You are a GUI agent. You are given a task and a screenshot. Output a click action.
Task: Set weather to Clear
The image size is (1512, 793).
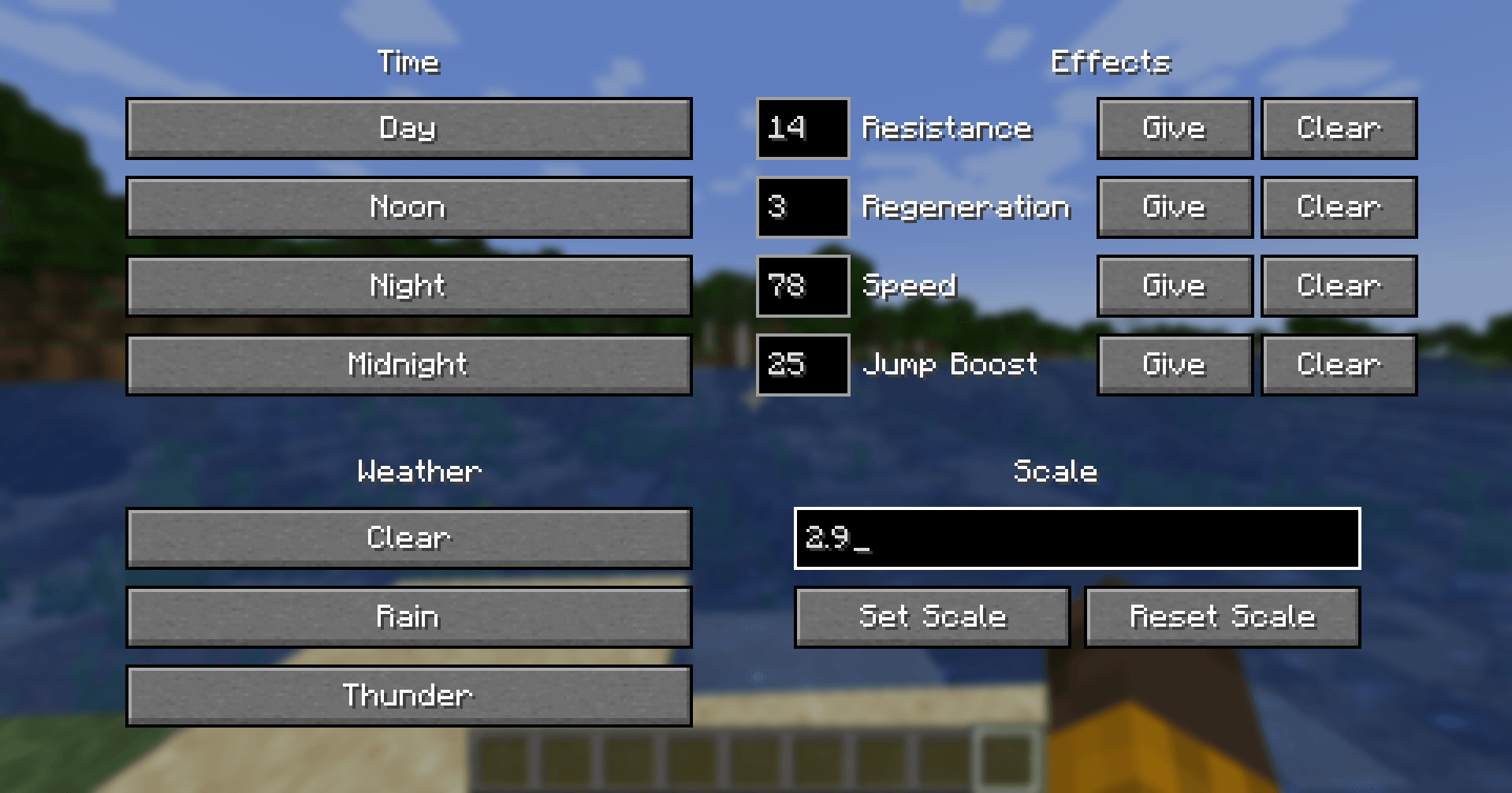tap(408, 538)
